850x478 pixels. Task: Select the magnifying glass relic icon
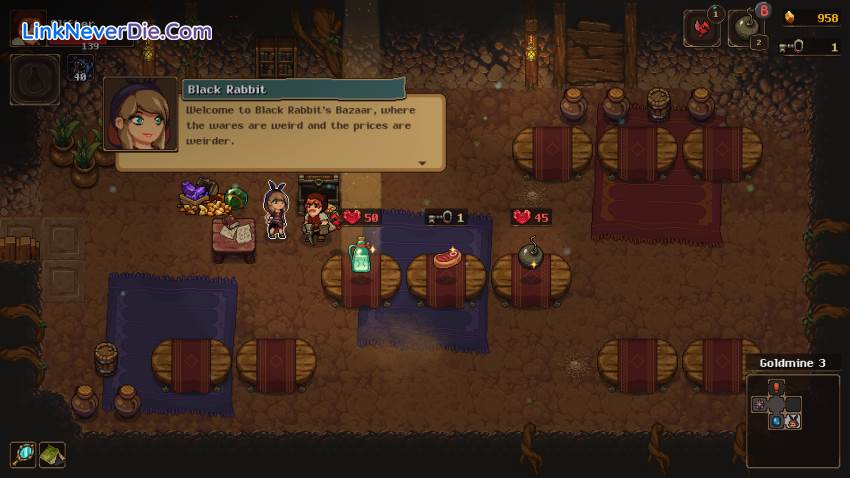point(23,455)
